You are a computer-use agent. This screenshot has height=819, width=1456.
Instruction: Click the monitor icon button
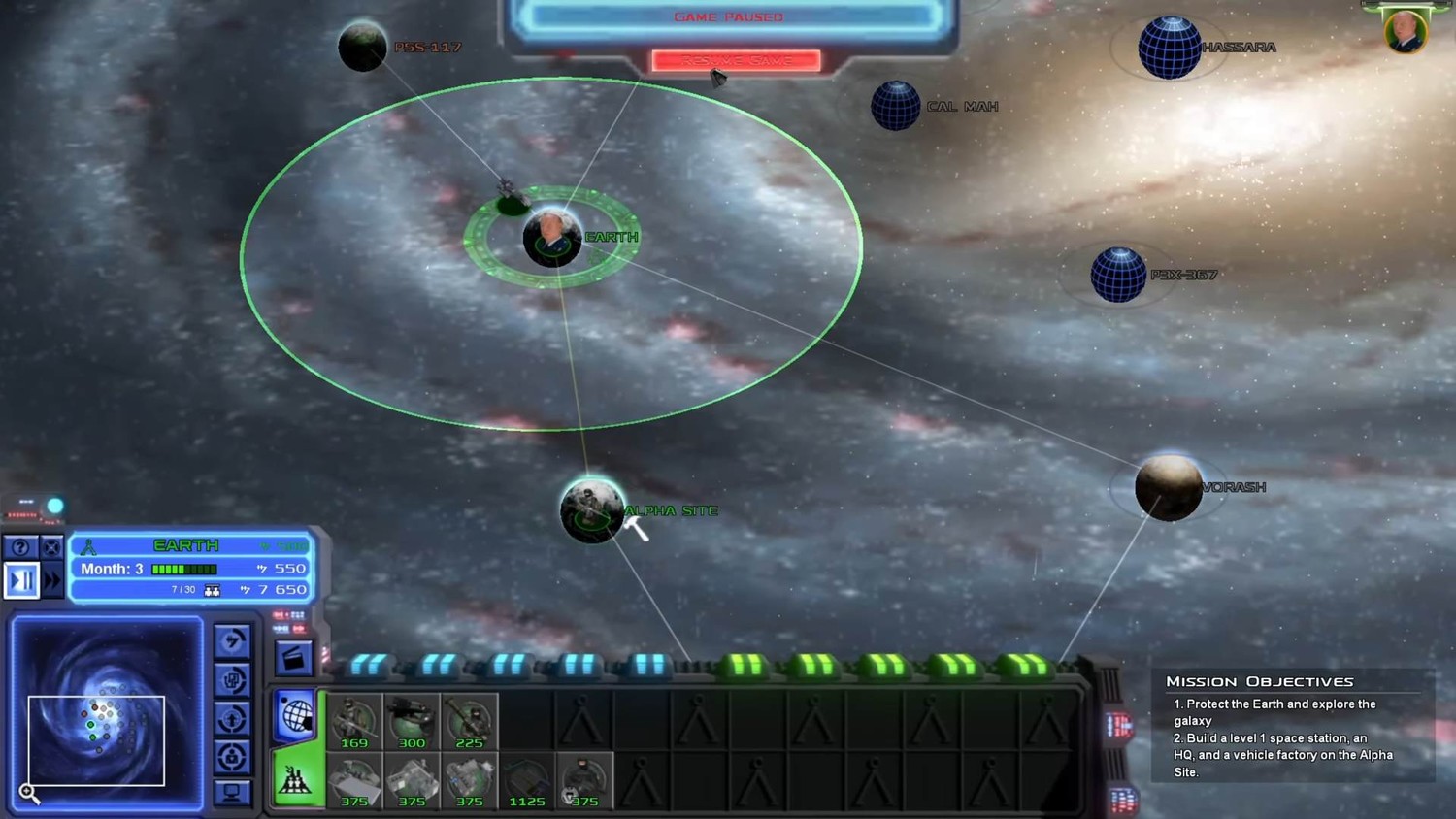click(232, 793)
